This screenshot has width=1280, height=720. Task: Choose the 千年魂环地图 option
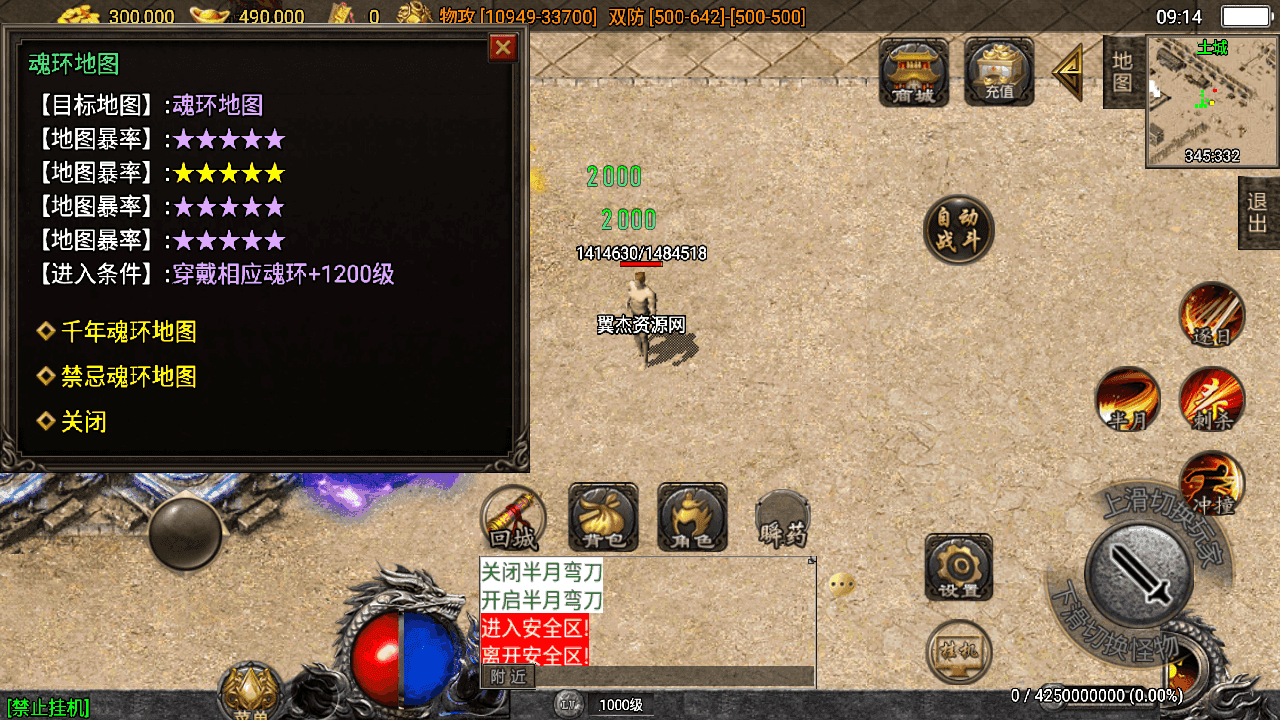[x=128, y=332]
